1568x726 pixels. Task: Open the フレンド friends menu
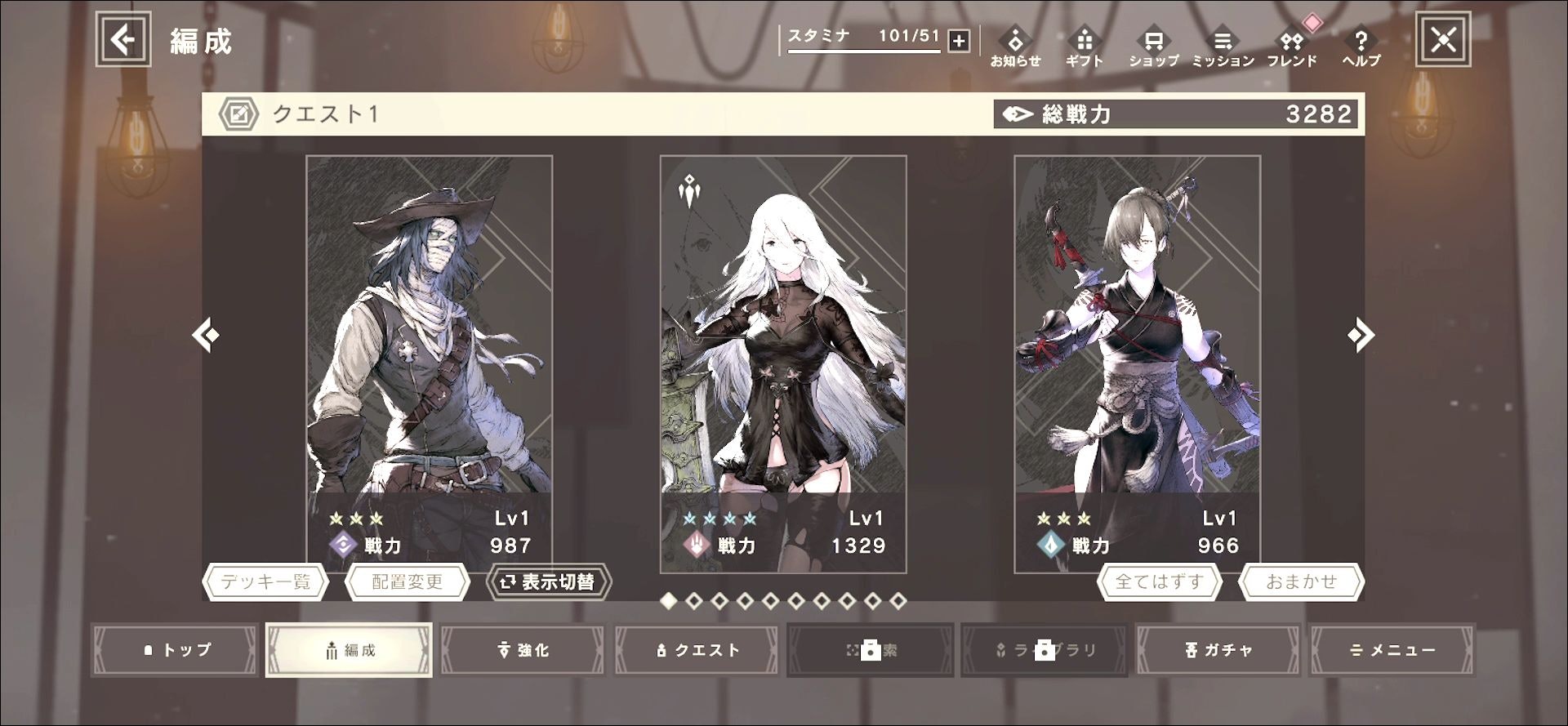(x=1292, y=47)
